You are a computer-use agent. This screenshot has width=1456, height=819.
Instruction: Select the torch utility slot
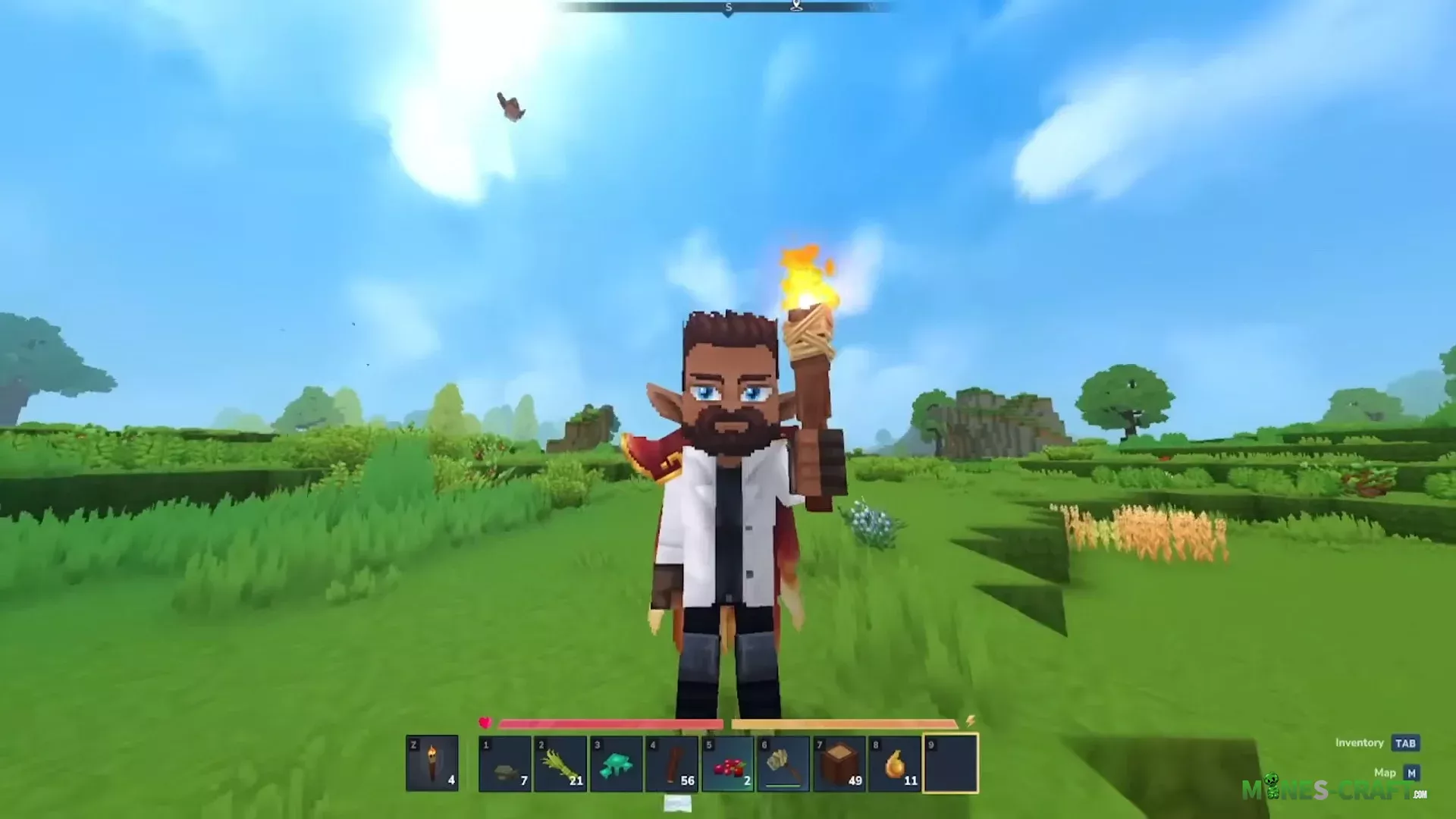click(x=432, y=763)
